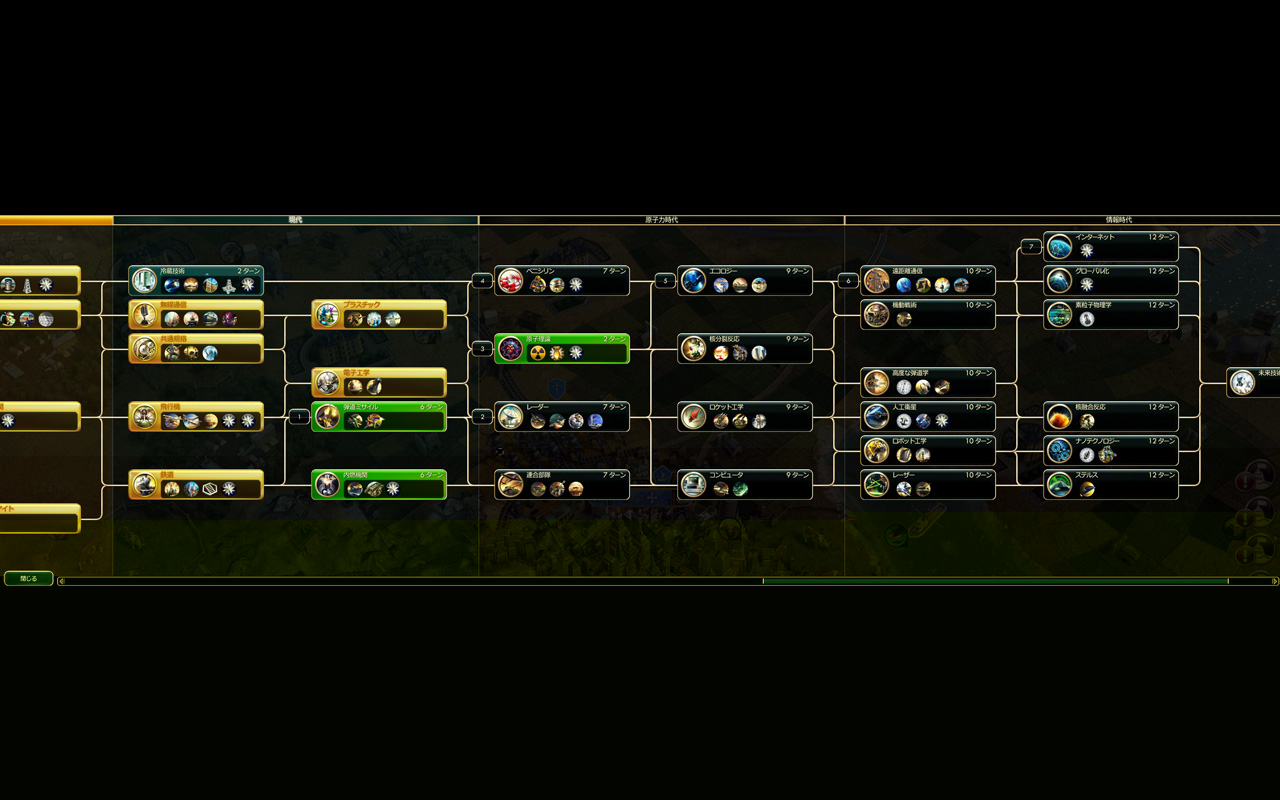This screenshot has width=1280, height=800.
Task: Choose the ステルス (Stealth) technology
Action: 1111,484
